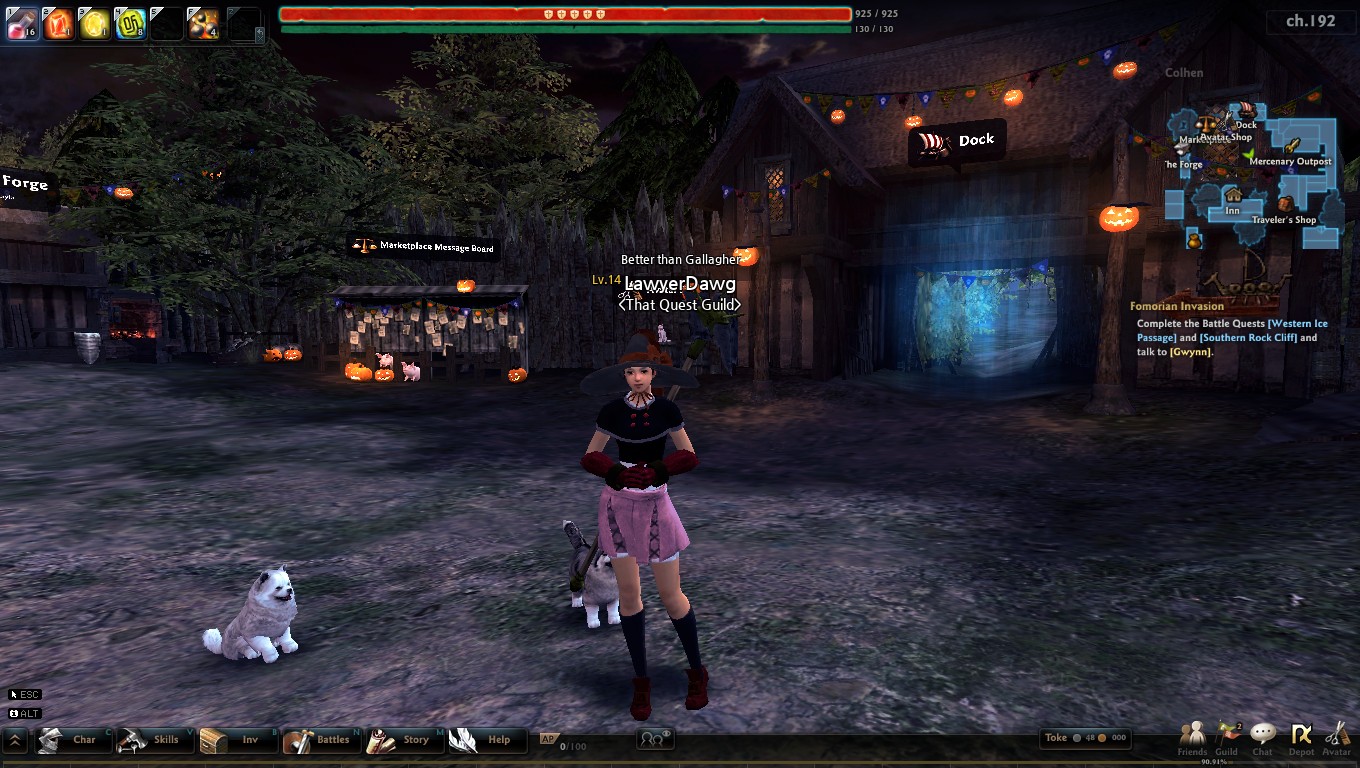Open the Help feather button
Image resolution: width=1360 pixels, height=768 pixels.
click(486, 740)
